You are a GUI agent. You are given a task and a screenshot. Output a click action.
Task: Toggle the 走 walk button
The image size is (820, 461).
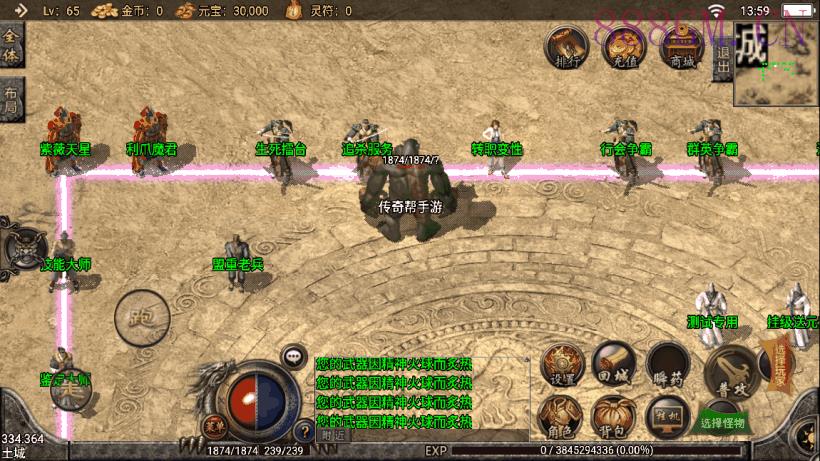click(x=72, y=390)
